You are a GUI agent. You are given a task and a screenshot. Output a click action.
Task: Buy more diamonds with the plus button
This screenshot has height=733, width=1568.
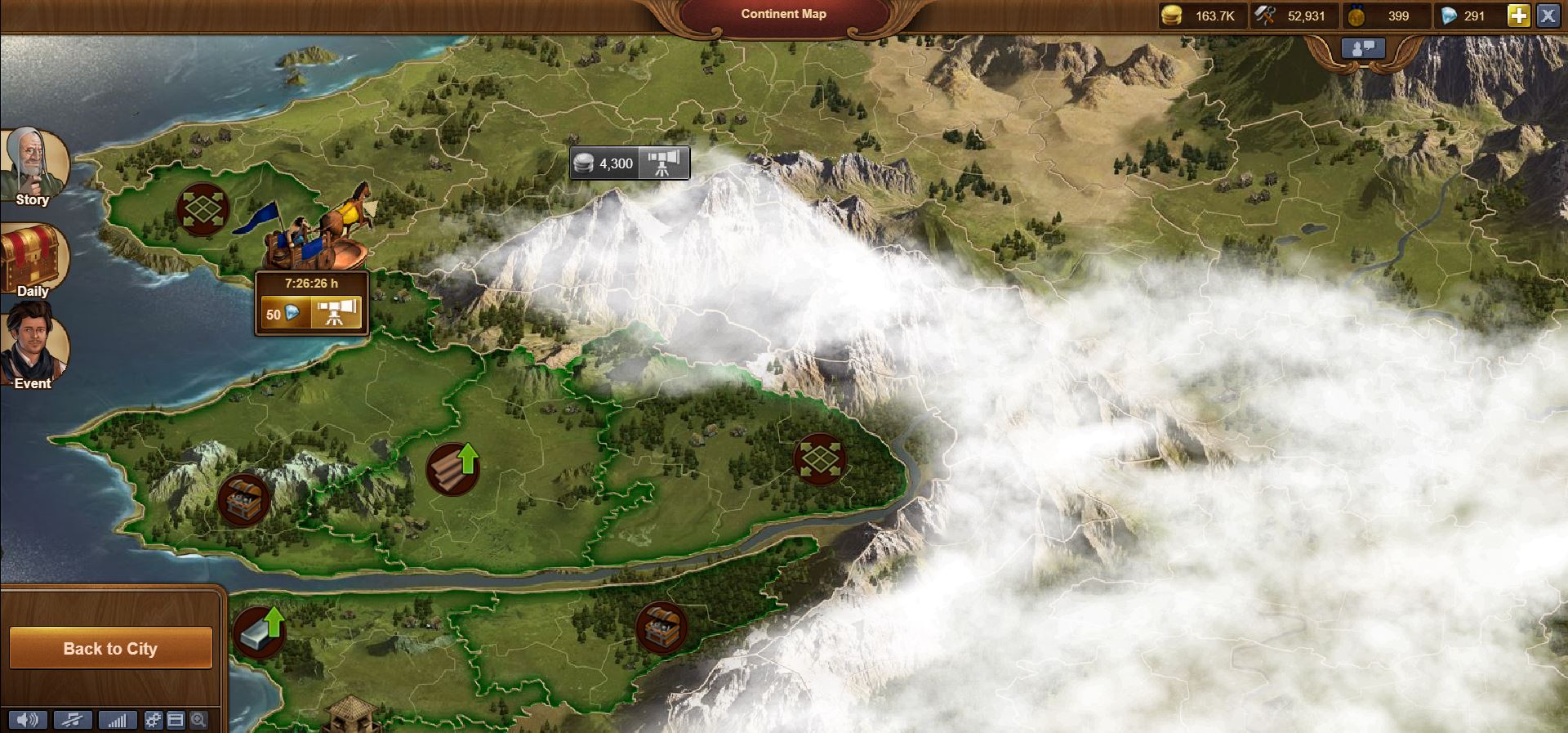pyautogui.click(x=1518, y=16)
